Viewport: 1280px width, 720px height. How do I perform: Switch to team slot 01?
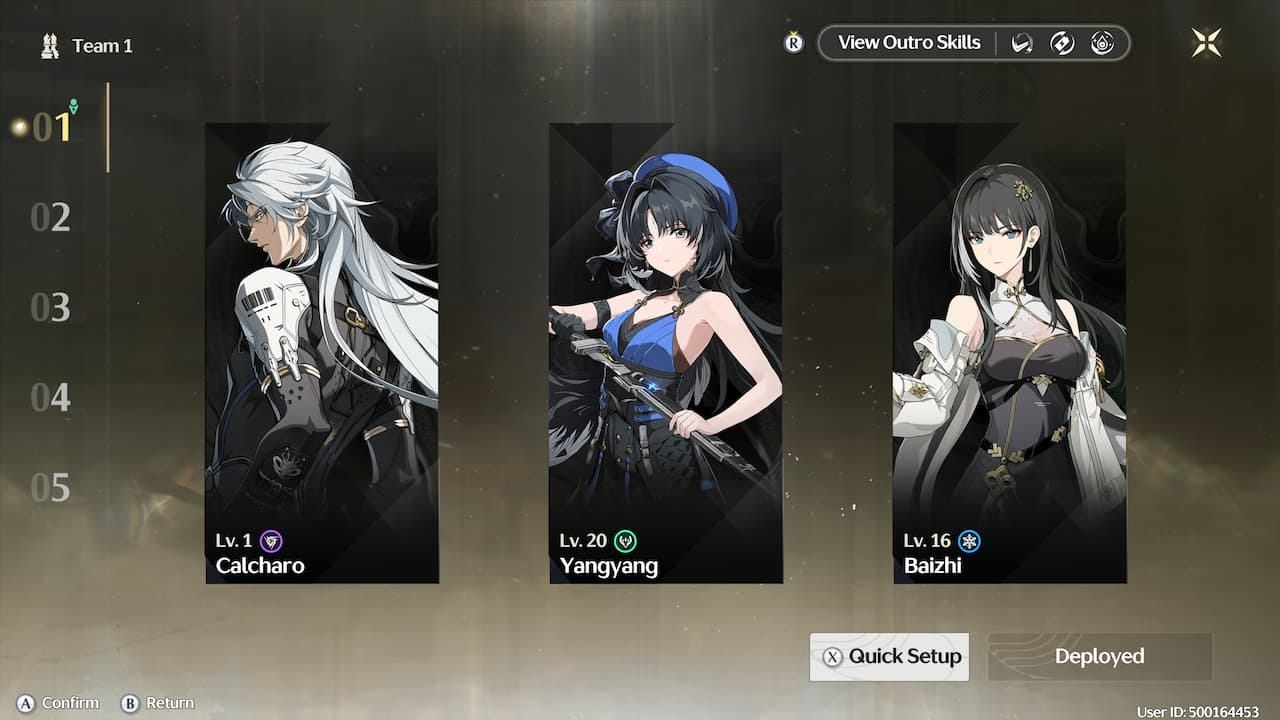51,127
